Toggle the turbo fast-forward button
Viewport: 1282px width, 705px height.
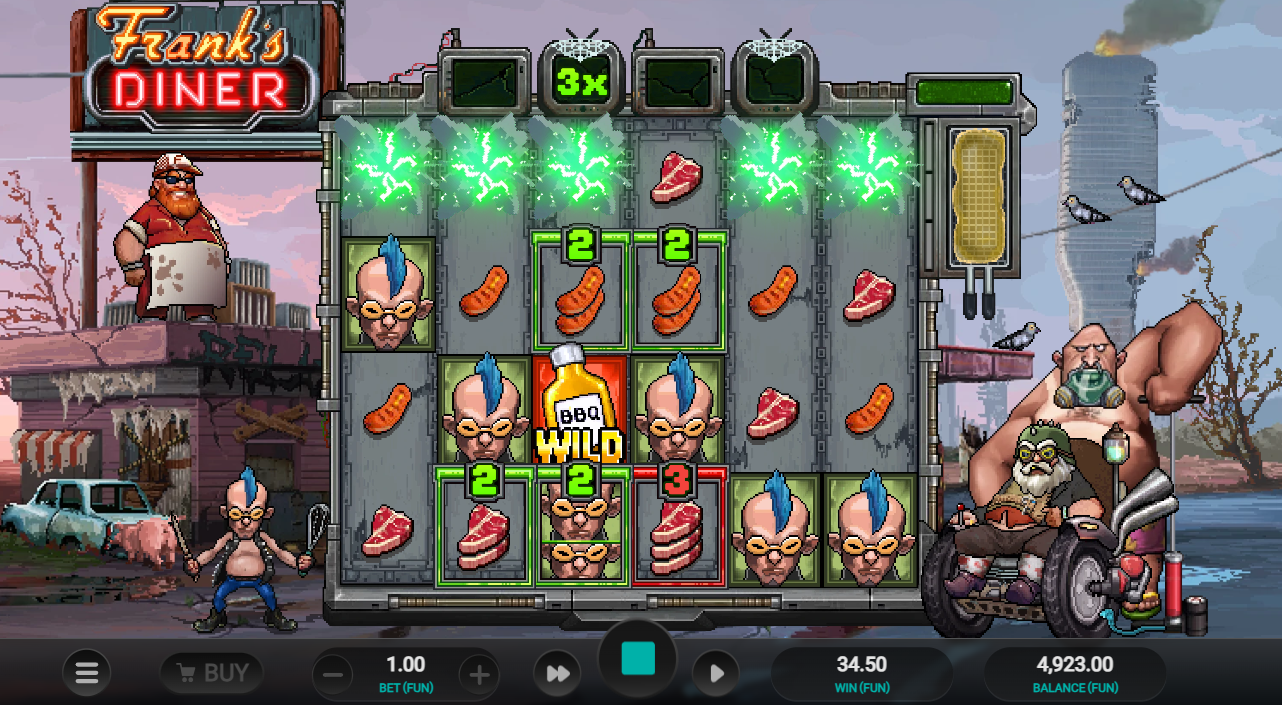tap(557, 674)
